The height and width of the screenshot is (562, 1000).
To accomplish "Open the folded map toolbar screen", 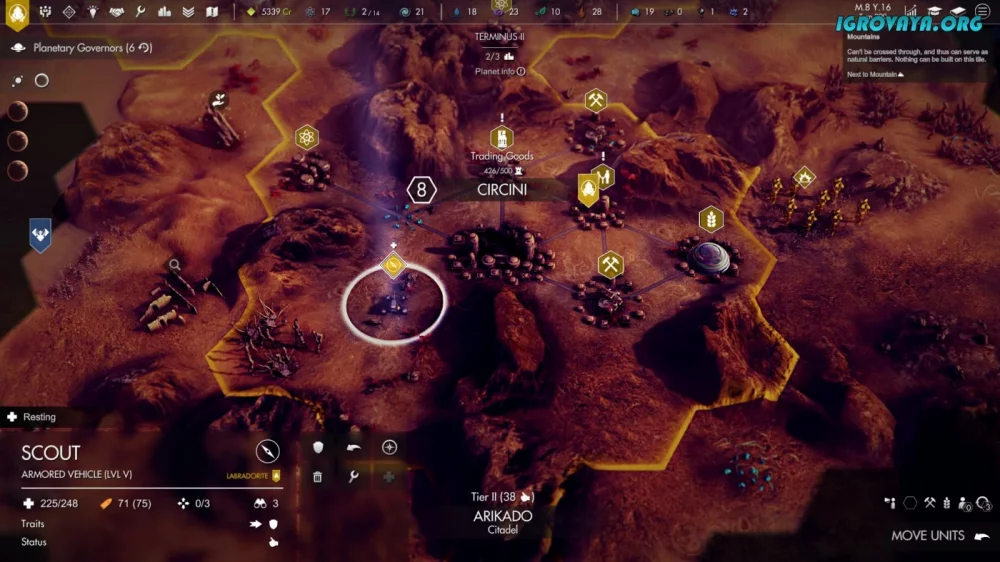I will (212, 12).
